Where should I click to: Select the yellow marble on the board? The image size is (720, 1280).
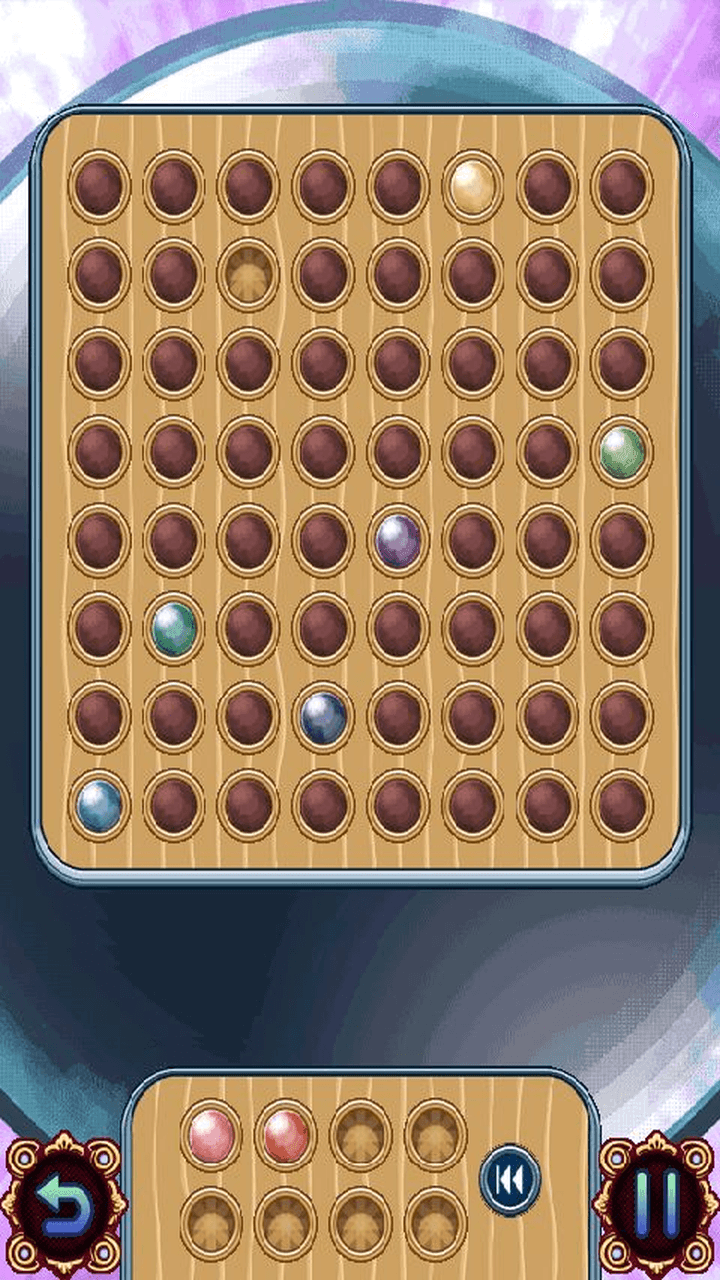pyautogui.click(x=473, y=185)
